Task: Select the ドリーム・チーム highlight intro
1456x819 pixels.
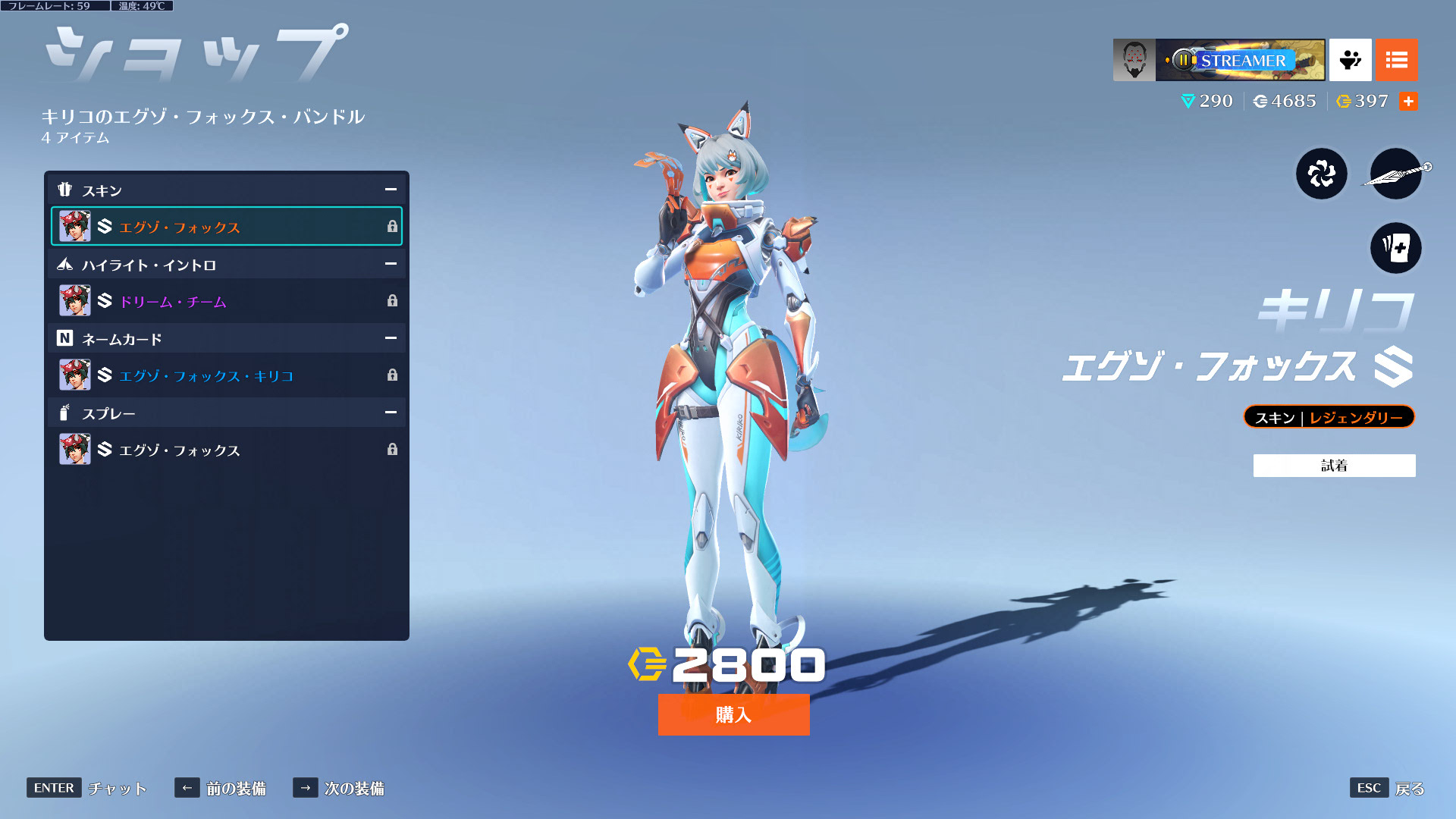Action: click(x=226, y=301)
